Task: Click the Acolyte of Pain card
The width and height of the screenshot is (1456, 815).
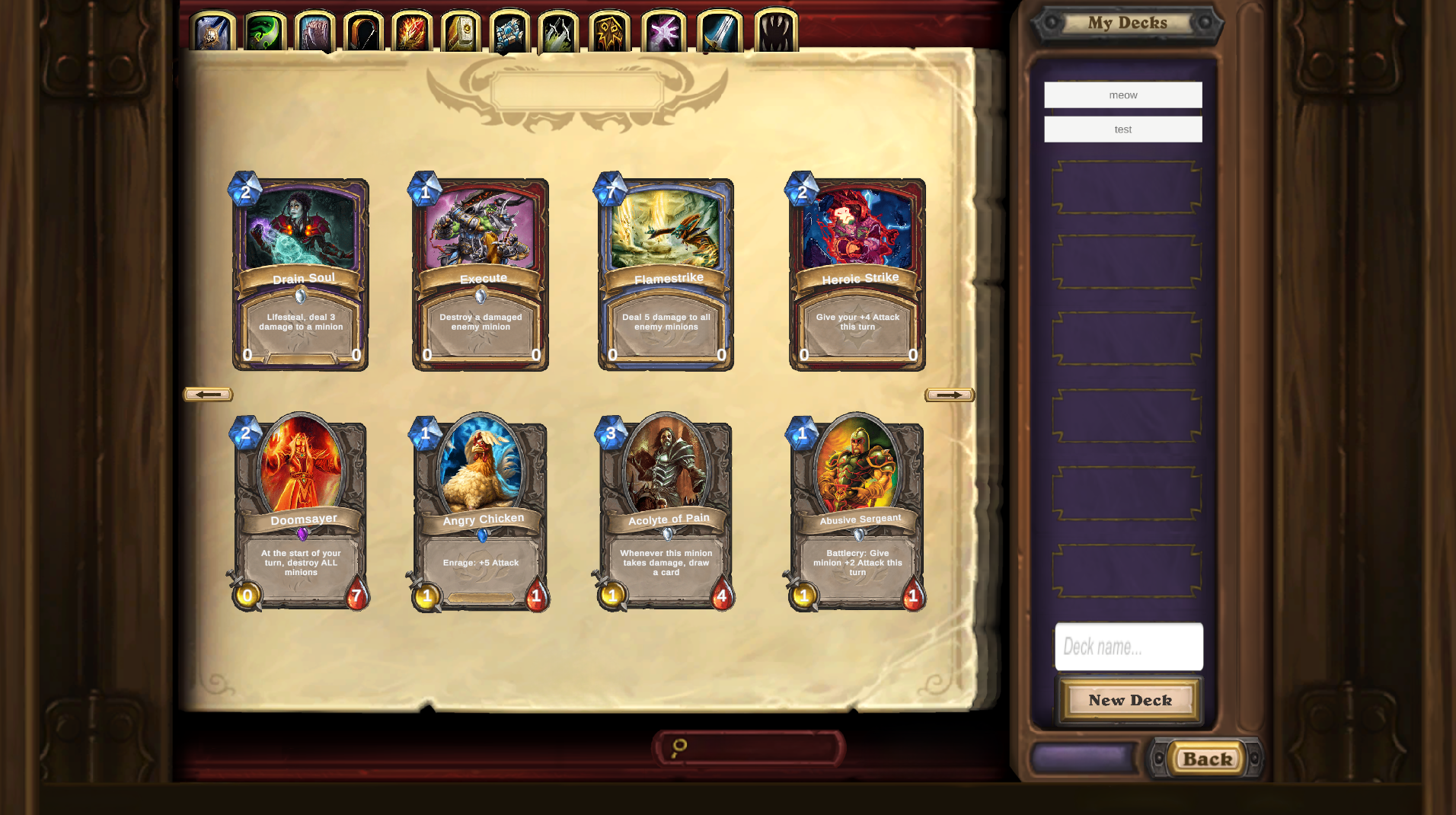Action: 669,510
